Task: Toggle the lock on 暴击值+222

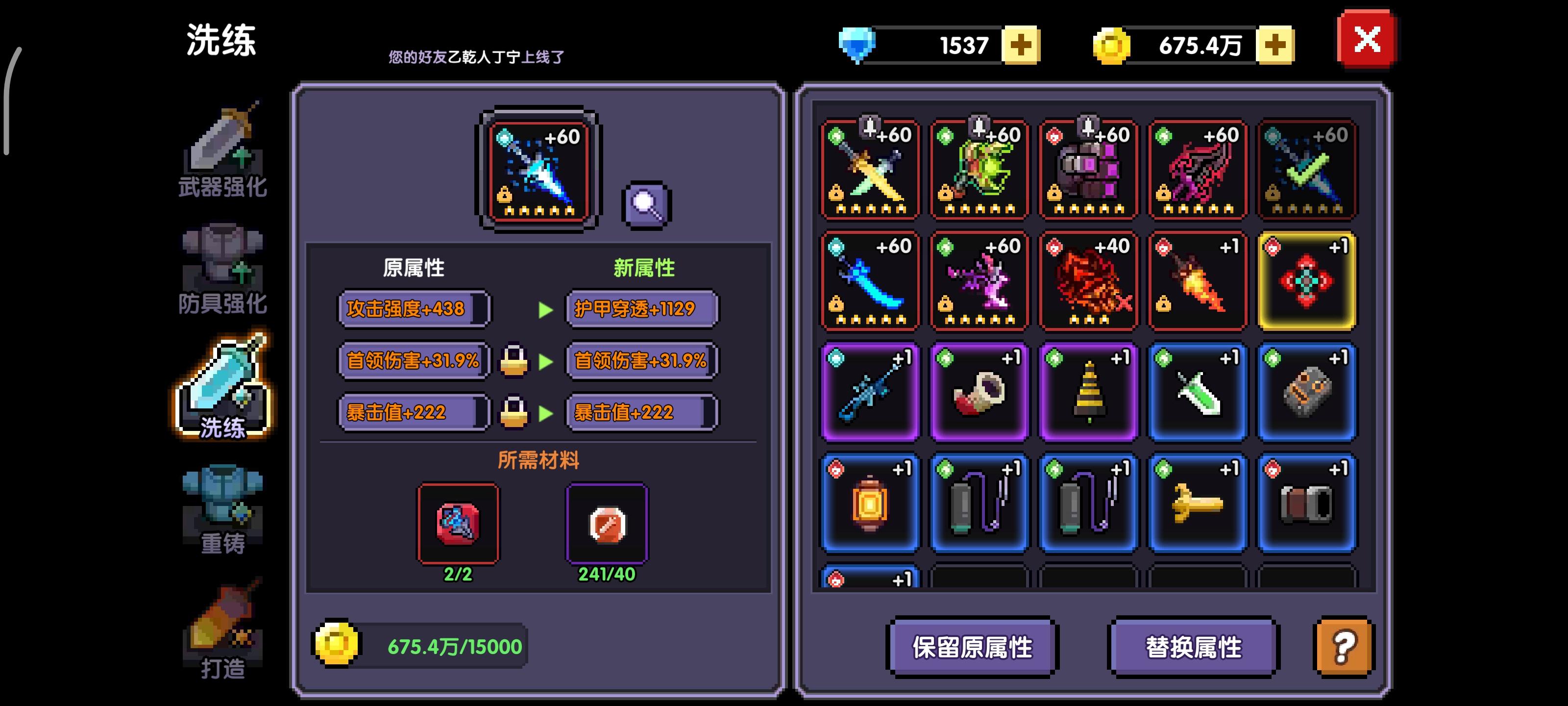Action: pos(514,411)
